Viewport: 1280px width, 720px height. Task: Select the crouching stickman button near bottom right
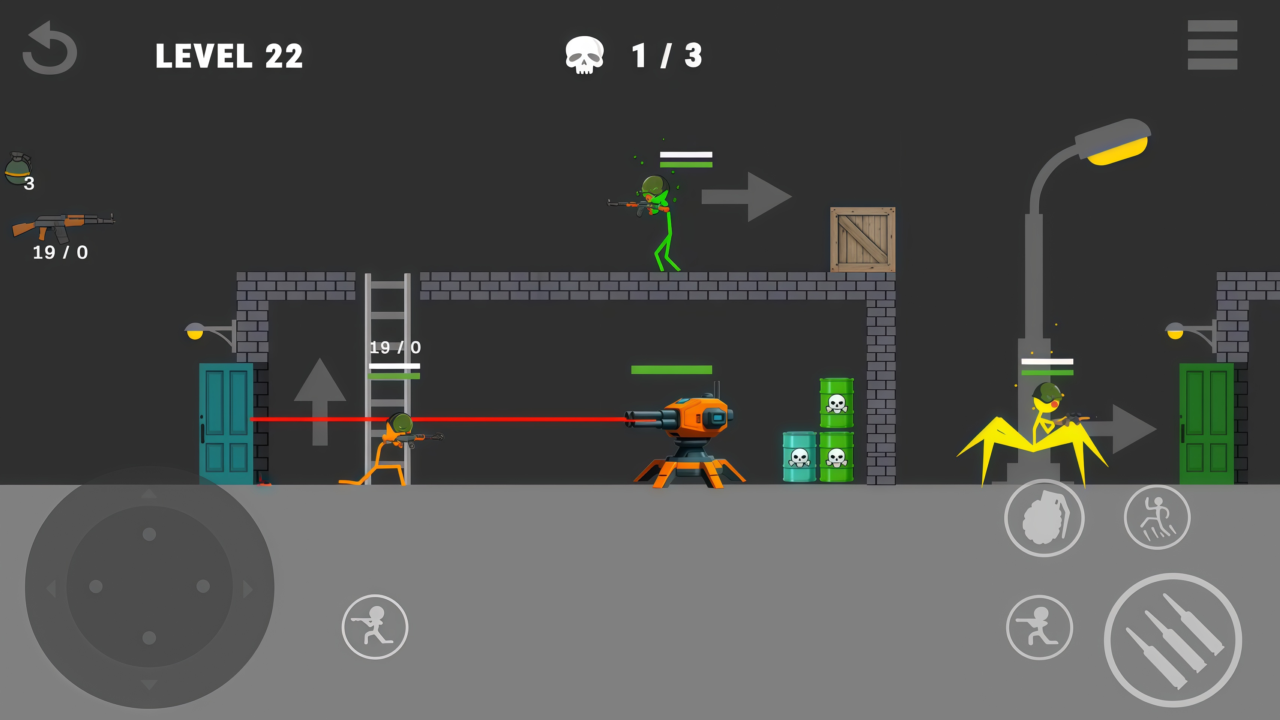coord(1040,627)
